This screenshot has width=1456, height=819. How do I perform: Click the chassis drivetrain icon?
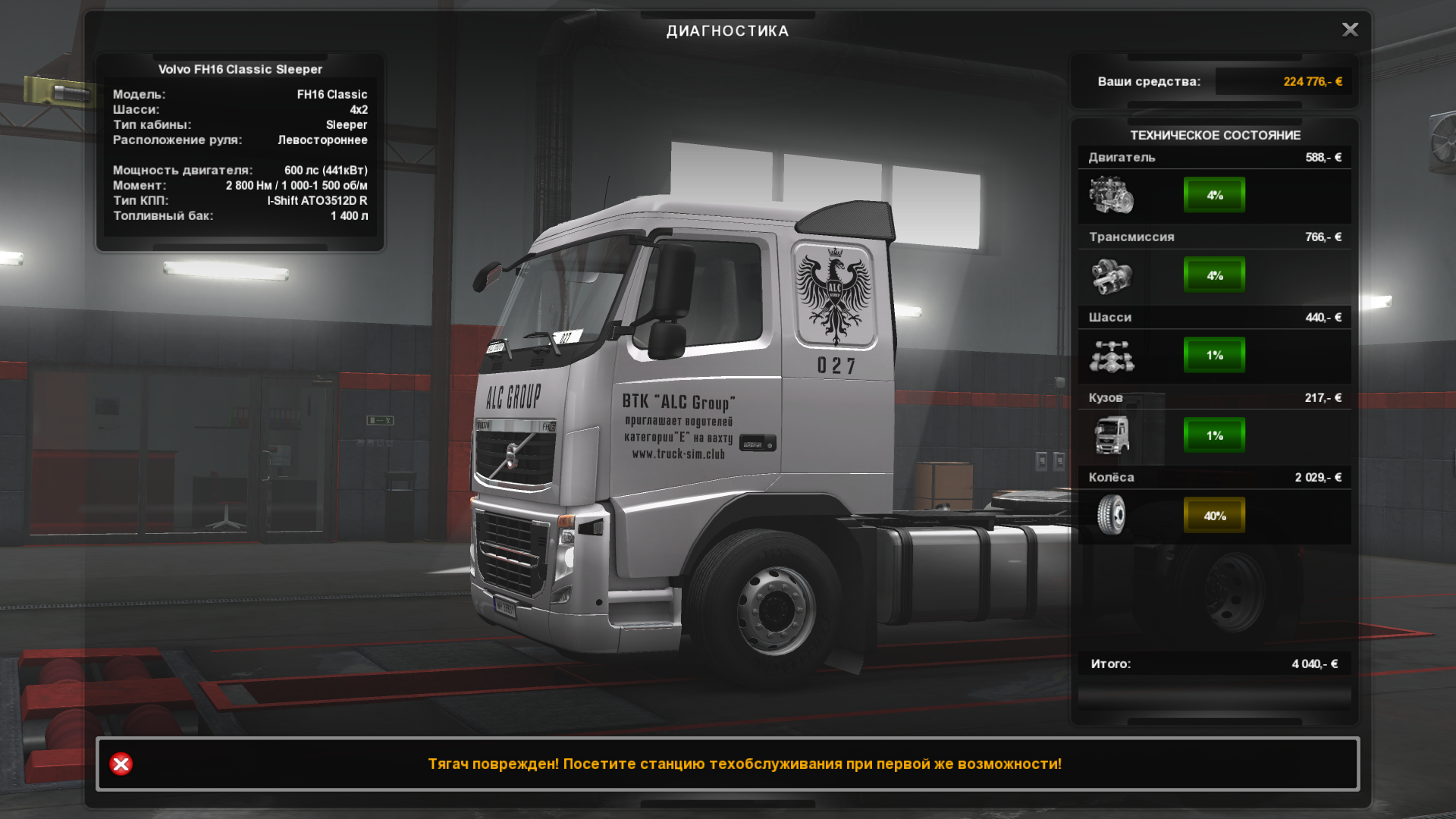coord(1112,356)
